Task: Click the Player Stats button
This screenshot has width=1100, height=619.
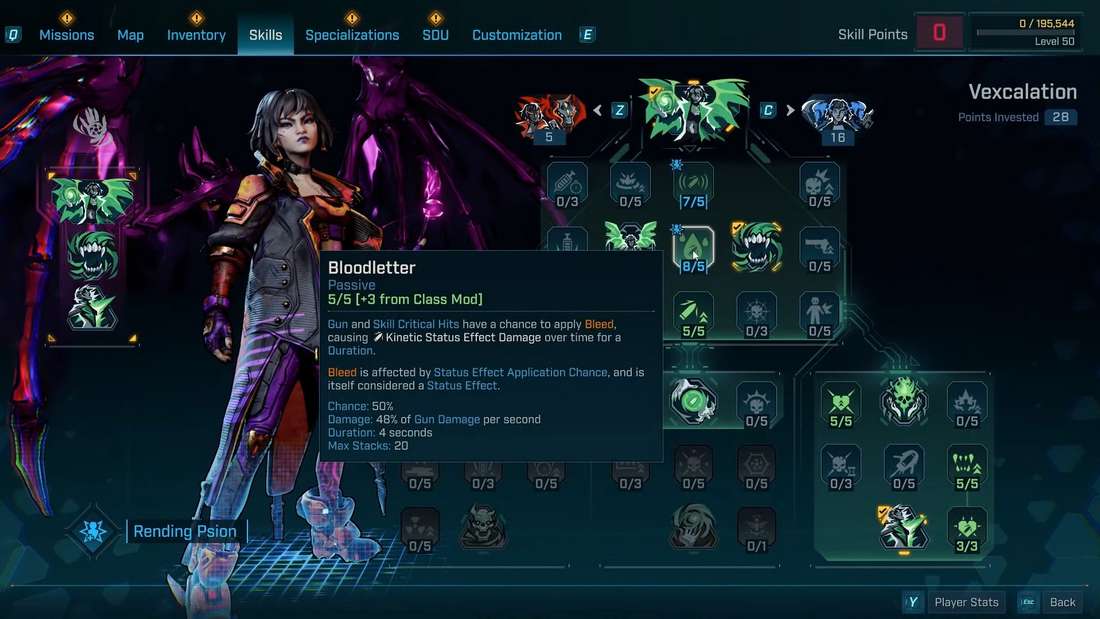Action: tap(966, 602)
